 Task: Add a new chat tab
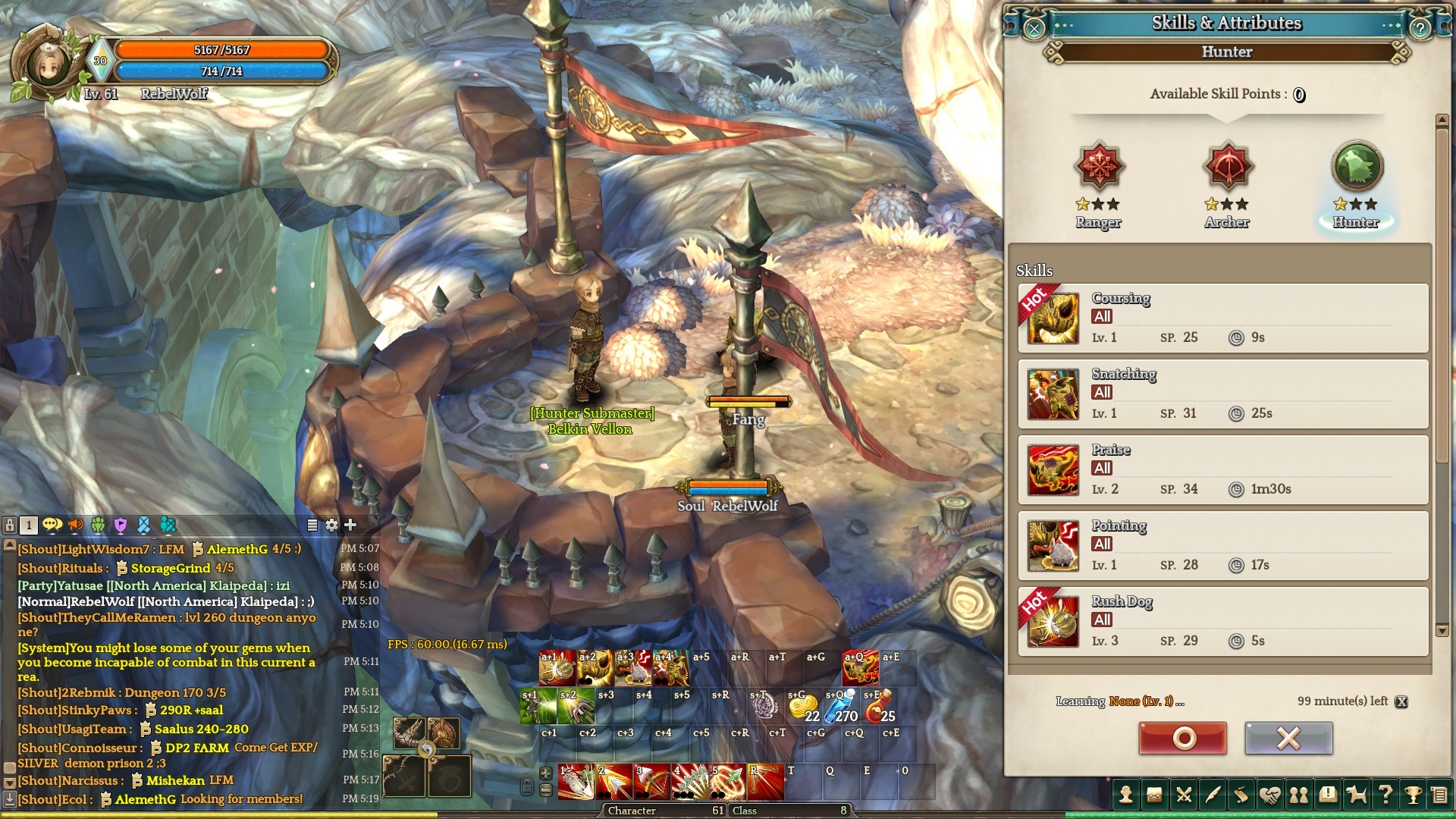point(350,525)
